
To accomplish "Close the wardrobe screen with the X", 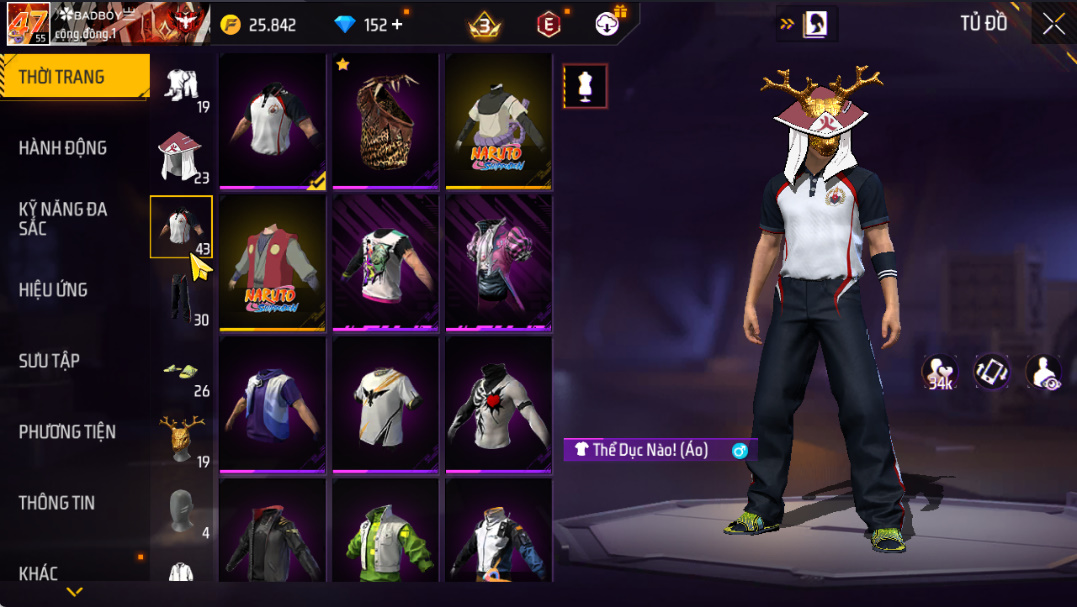I will (1053, 25).
